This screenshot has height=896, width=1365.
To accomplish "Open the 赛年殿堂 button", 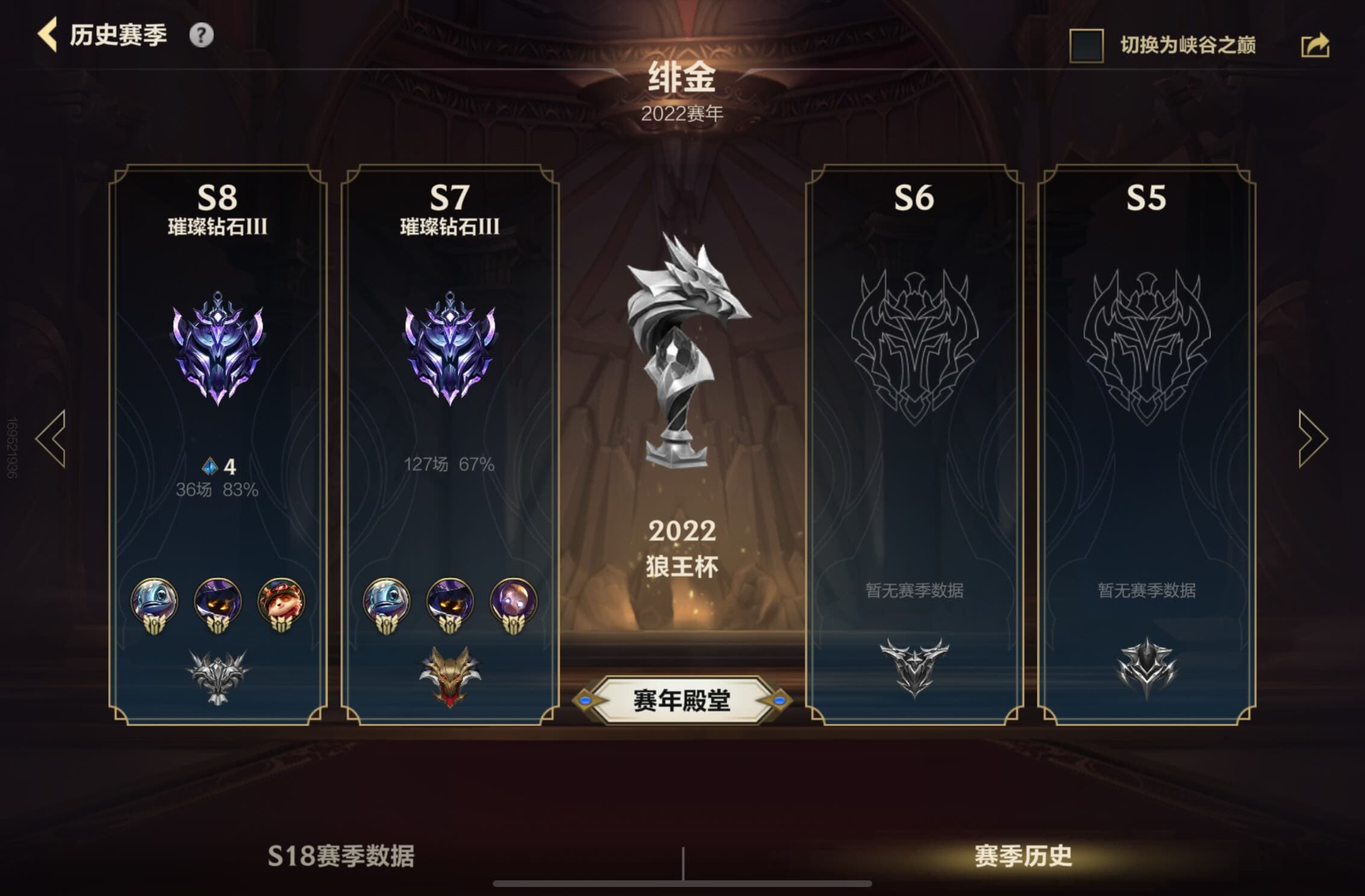I will point(681,700).
